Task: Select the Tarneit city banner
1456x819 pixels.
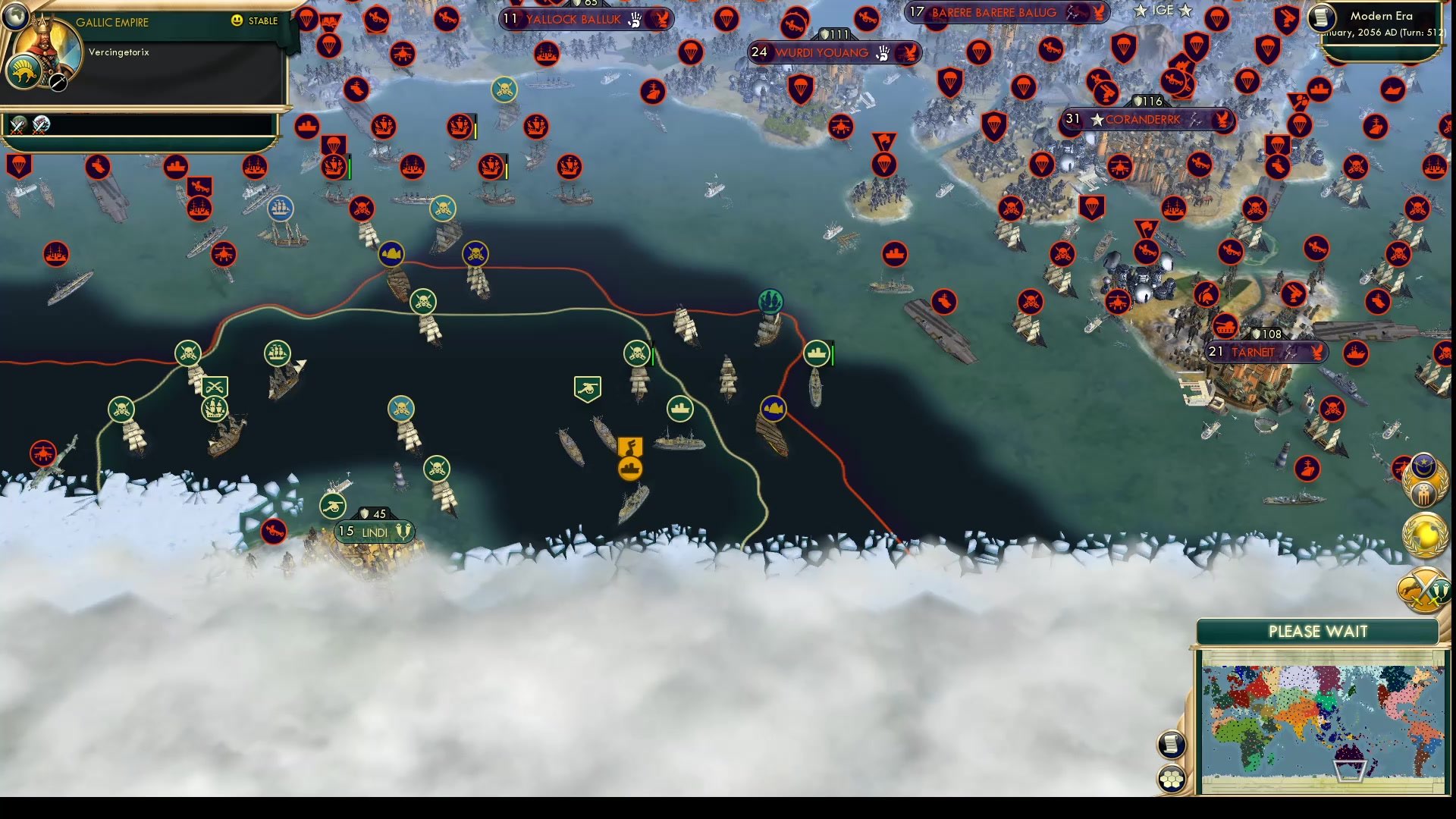Action: click(x=1265, y=350)
